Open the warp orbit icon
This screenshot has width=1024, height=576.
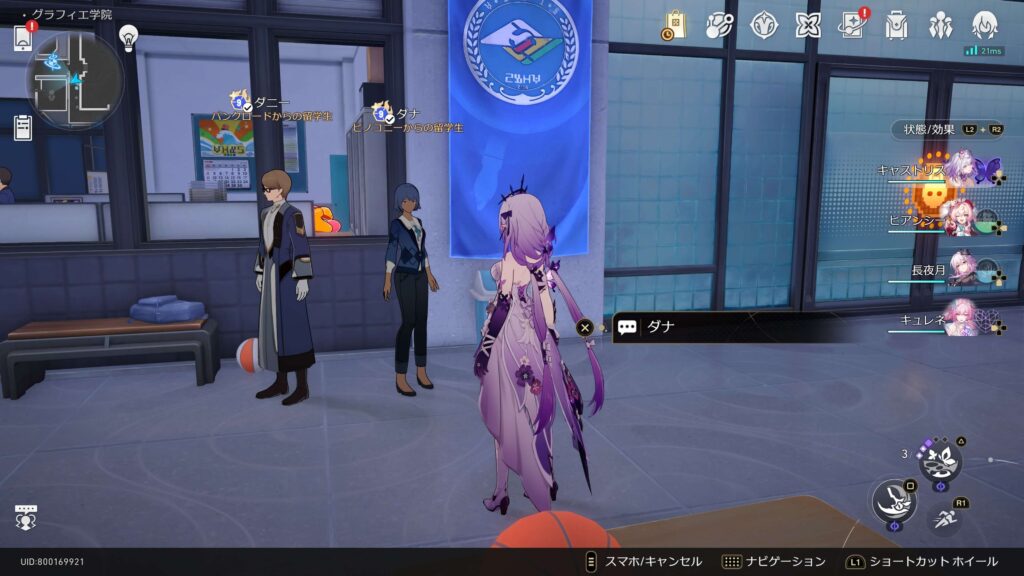click(719, 25)
